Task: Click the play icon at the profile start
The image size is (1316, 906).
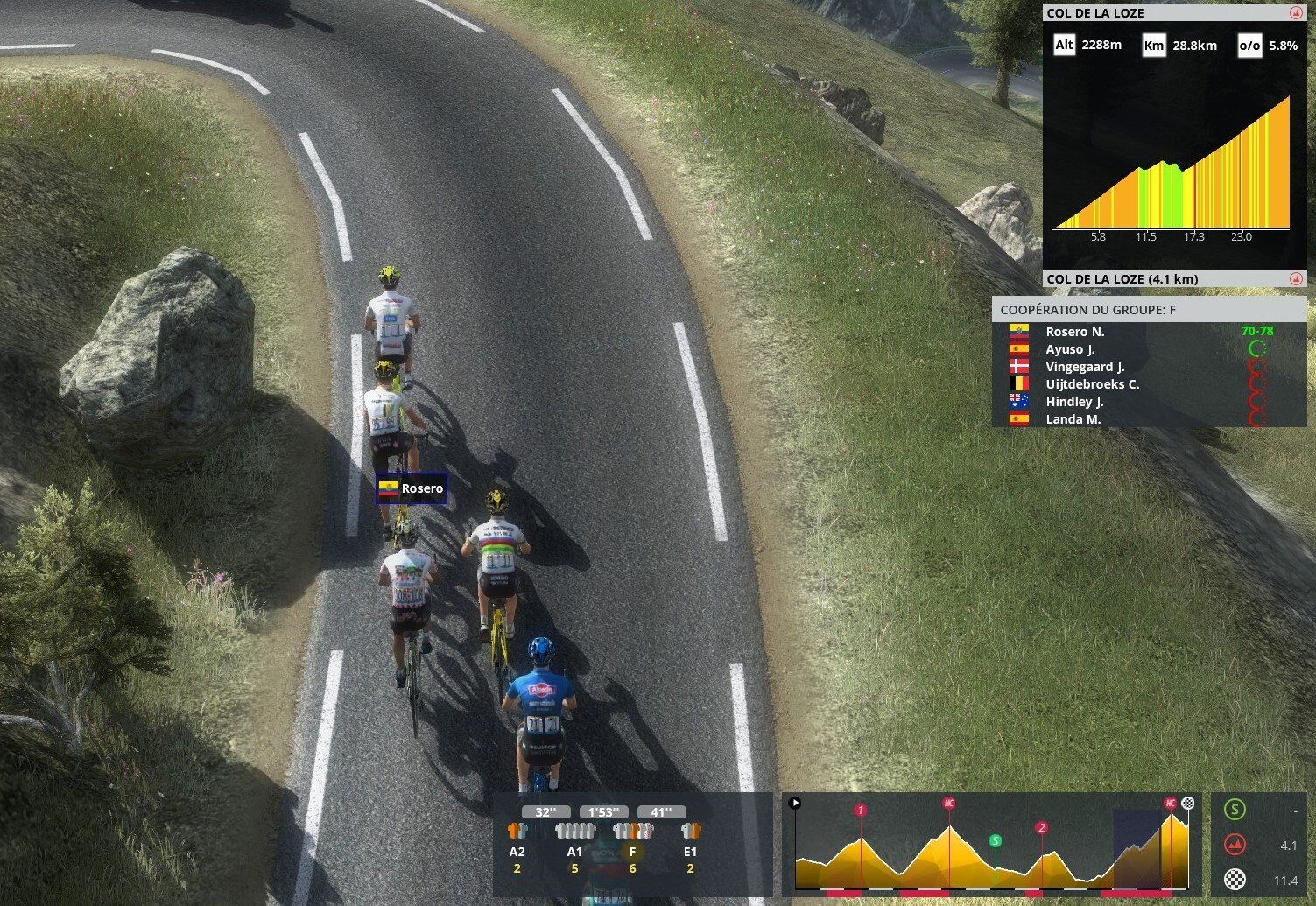Action: click(795, 803)
